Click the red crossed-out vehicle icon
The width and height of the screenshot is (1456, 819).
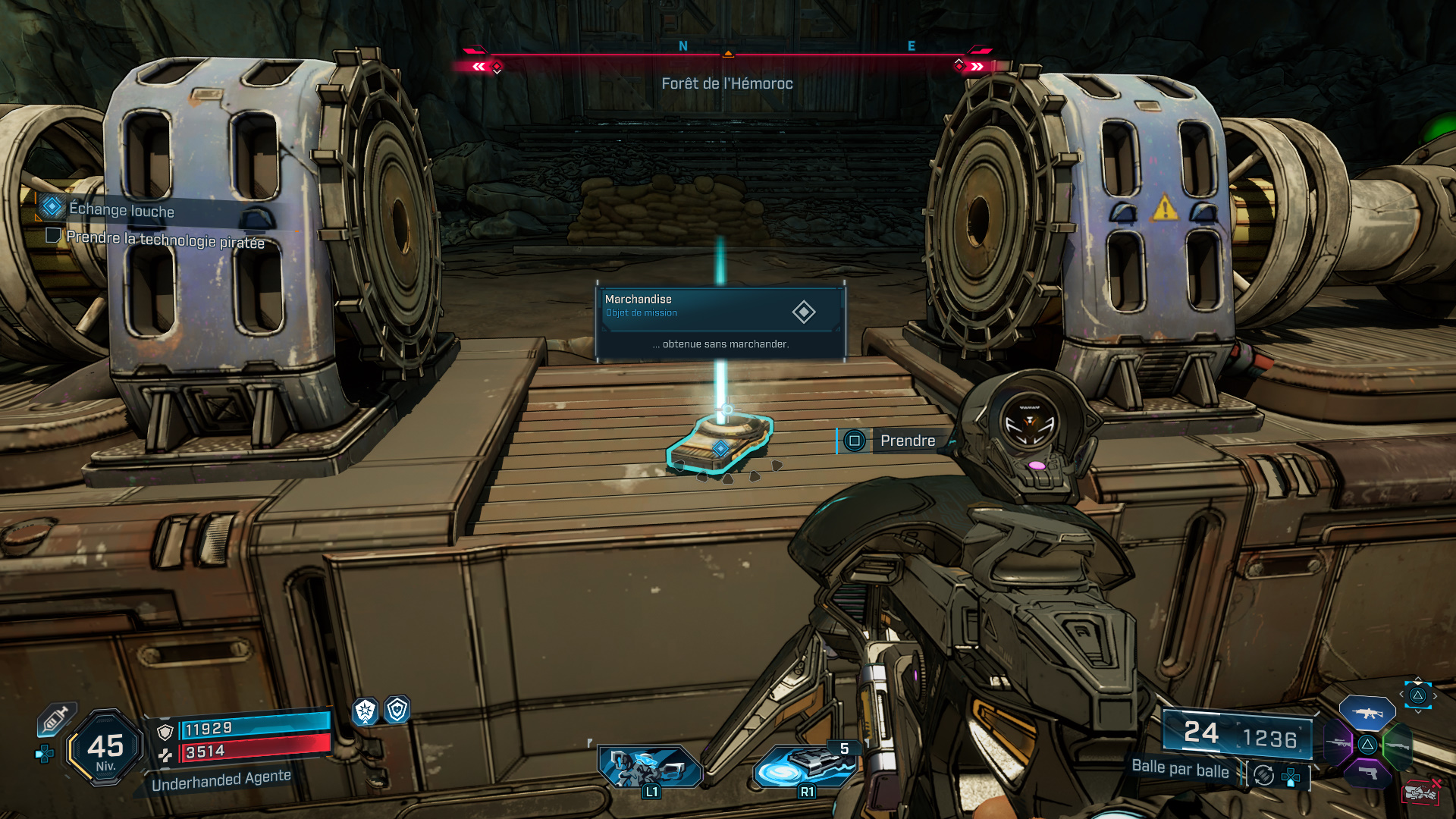[1421, 792]
